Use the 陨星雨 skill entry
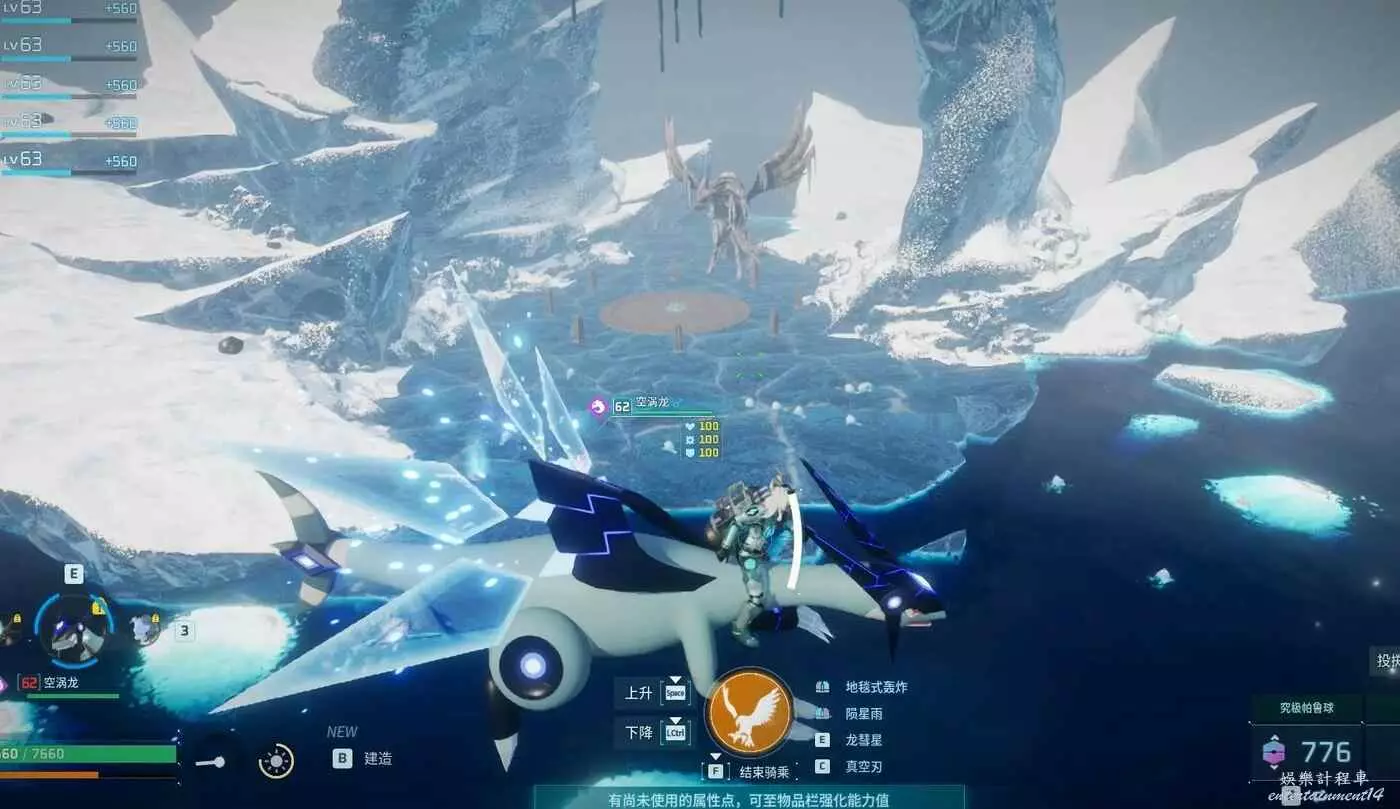This screenshot has height=809, width=1400. [x=863, y=713]
